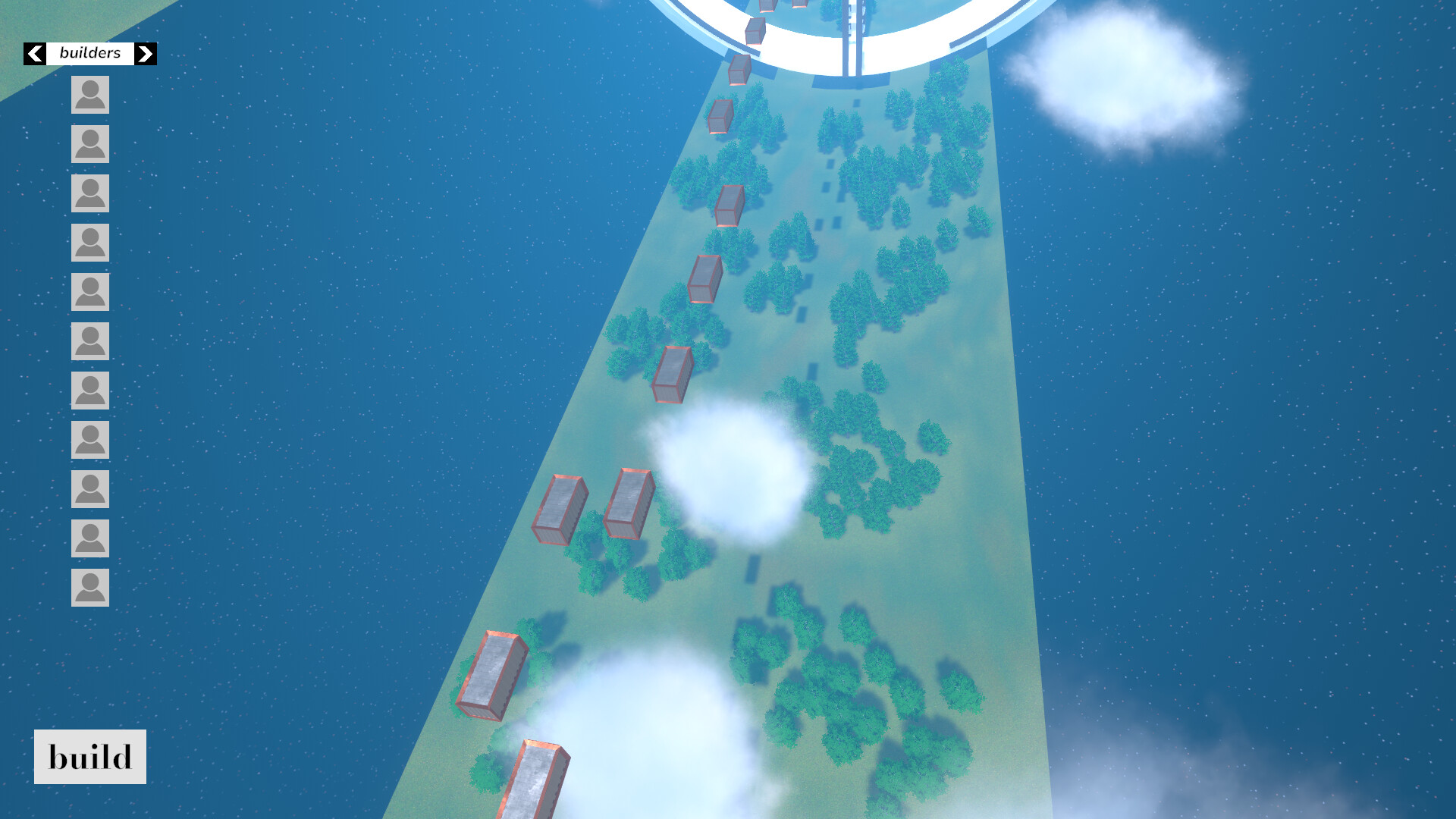The height and width of the screenshot is (819, 1456).
Task: Select the seventh builder portrait
Action: 89,391
